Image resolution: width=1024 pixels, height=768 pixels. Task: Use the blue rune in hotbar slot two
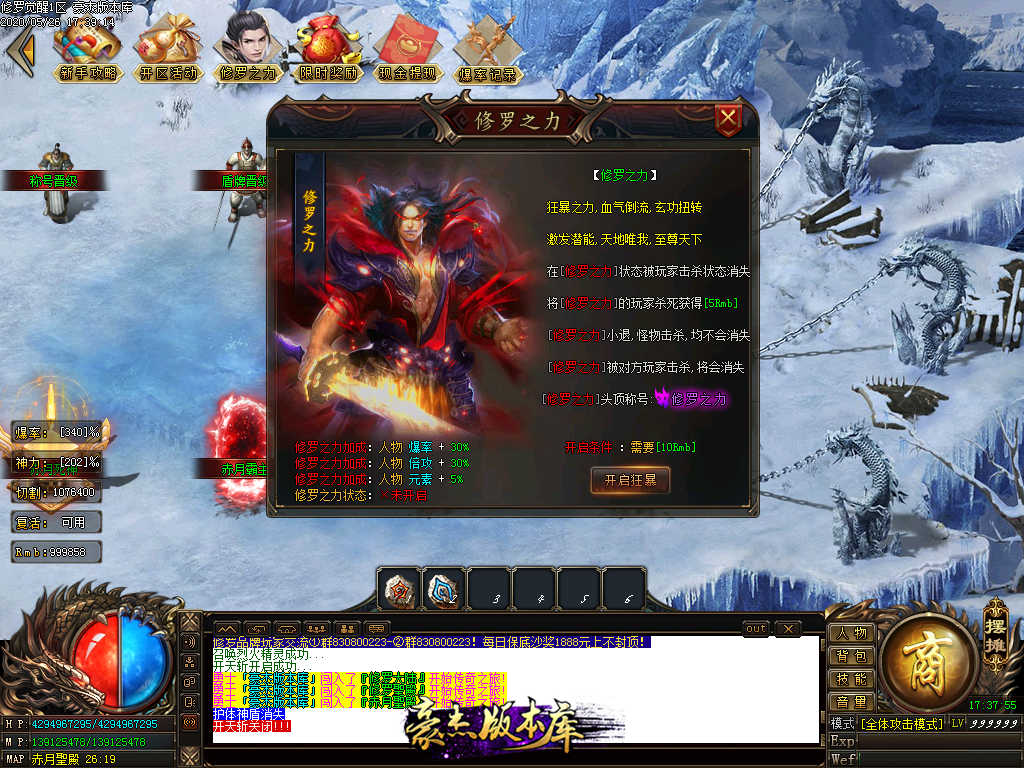click(443, 590)
